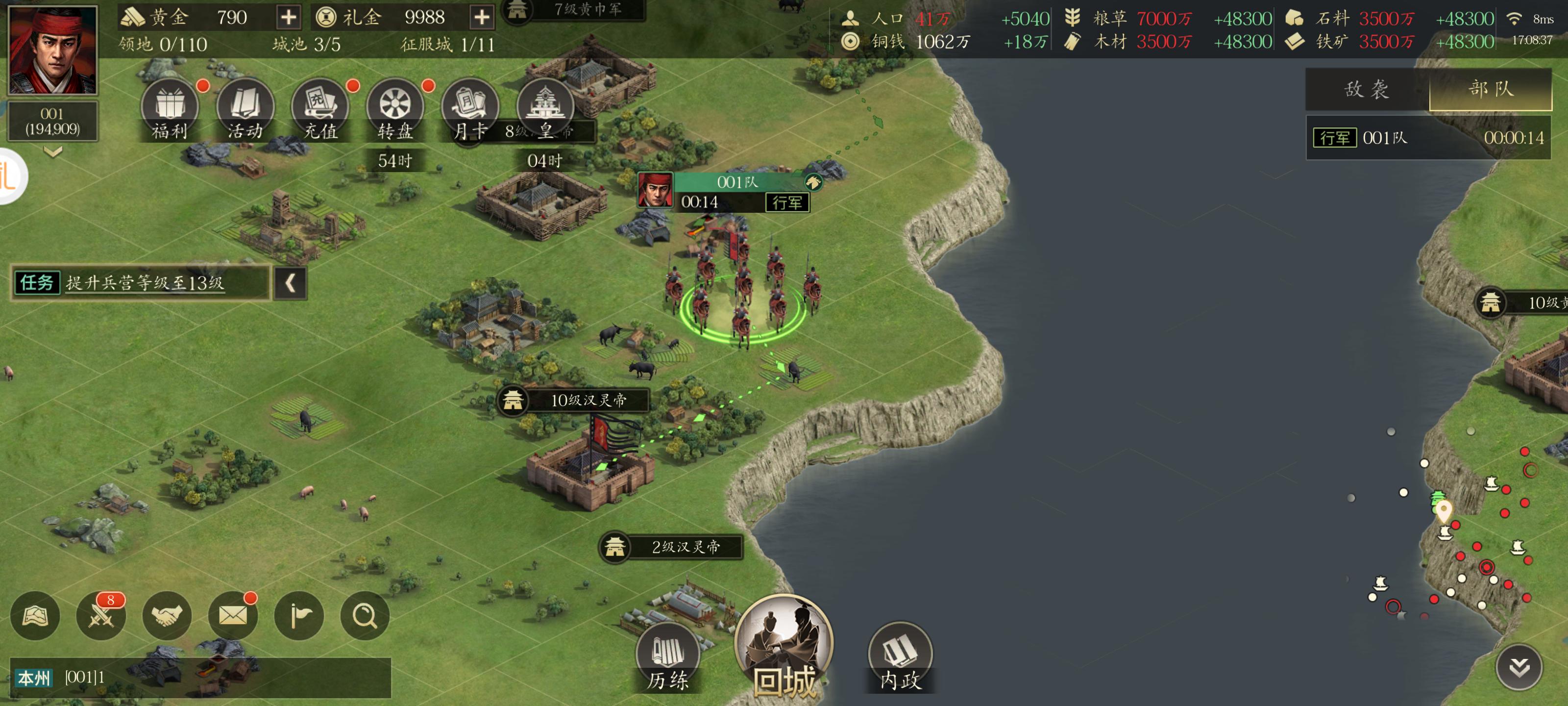The image size is (1568, 706).
Task: Click the plus button beside 黄金
Action: tap(289, 17)
